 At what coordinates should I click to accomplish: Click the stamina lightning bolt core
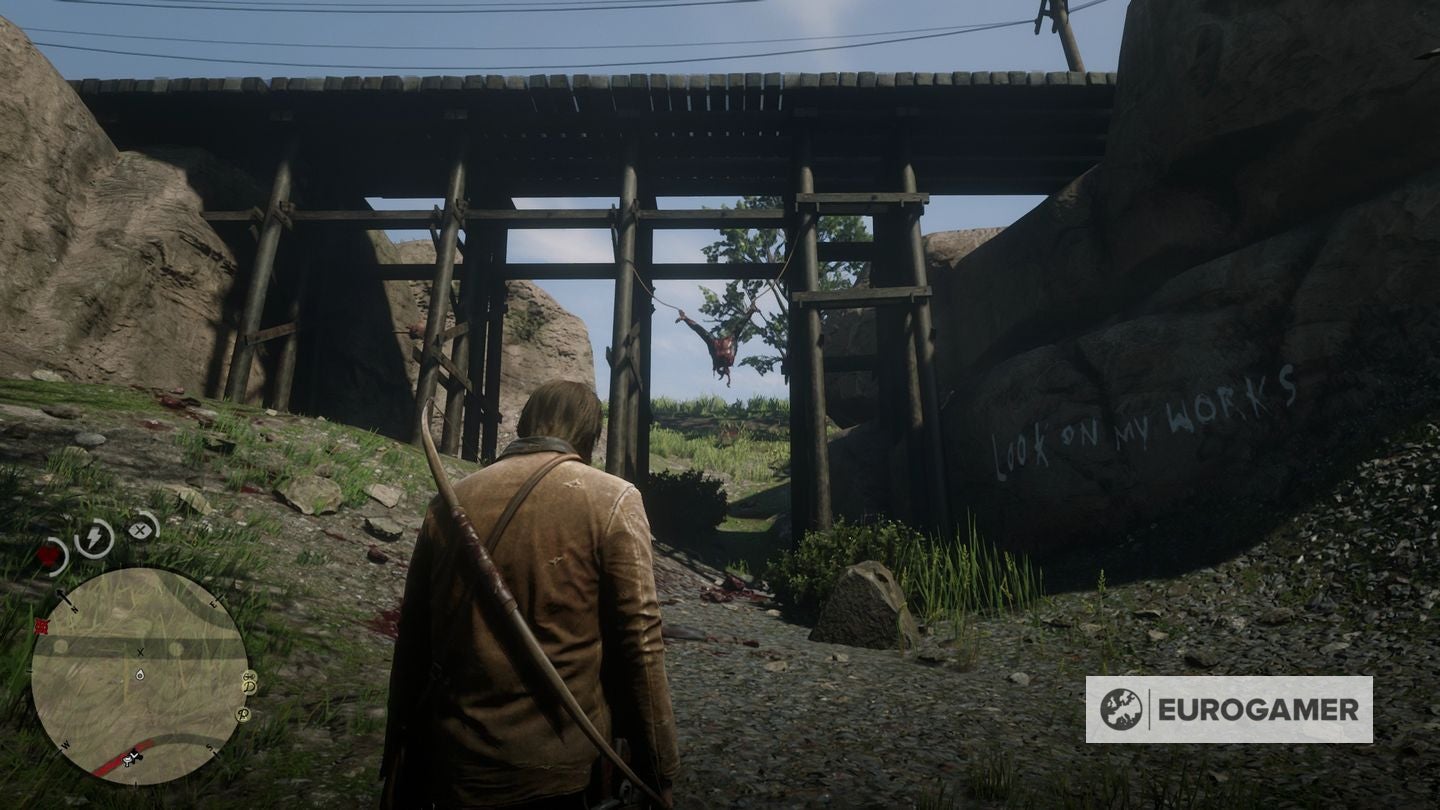click(92, 538)
